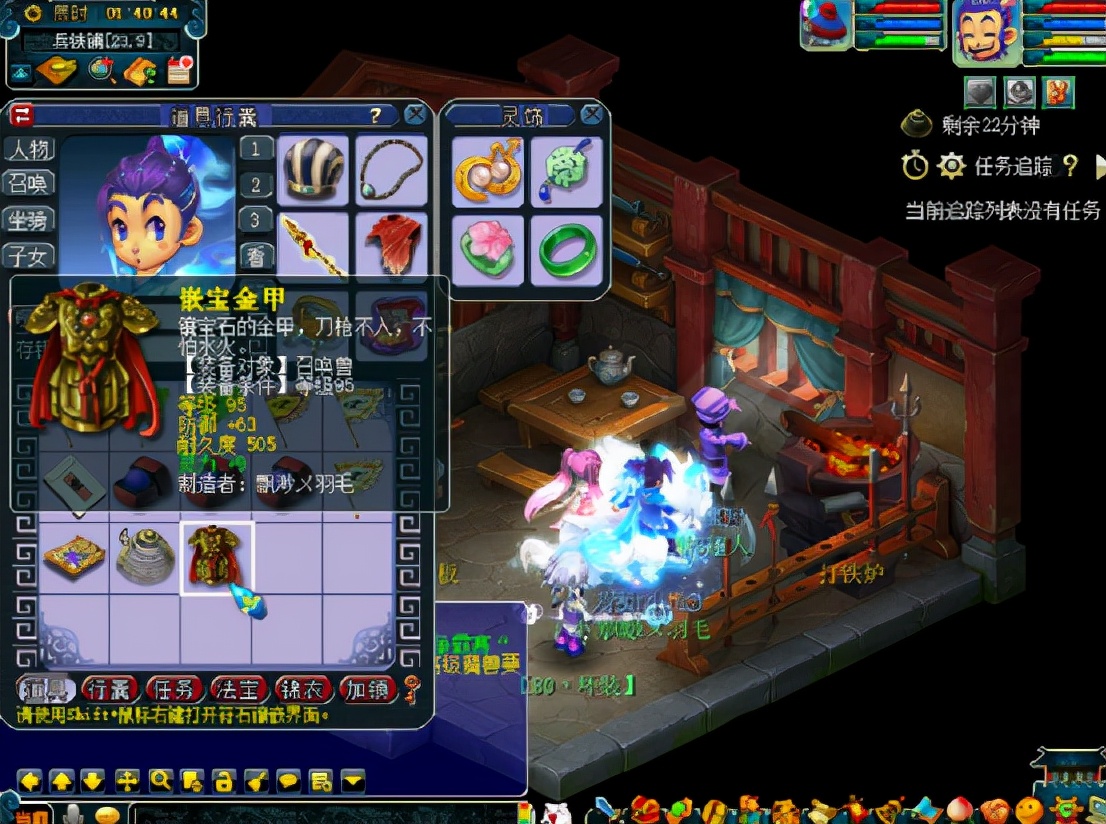Open the 法宝 treasure tab
The width and height of the screenshot is (1106, 824).
tap(239, 689)
